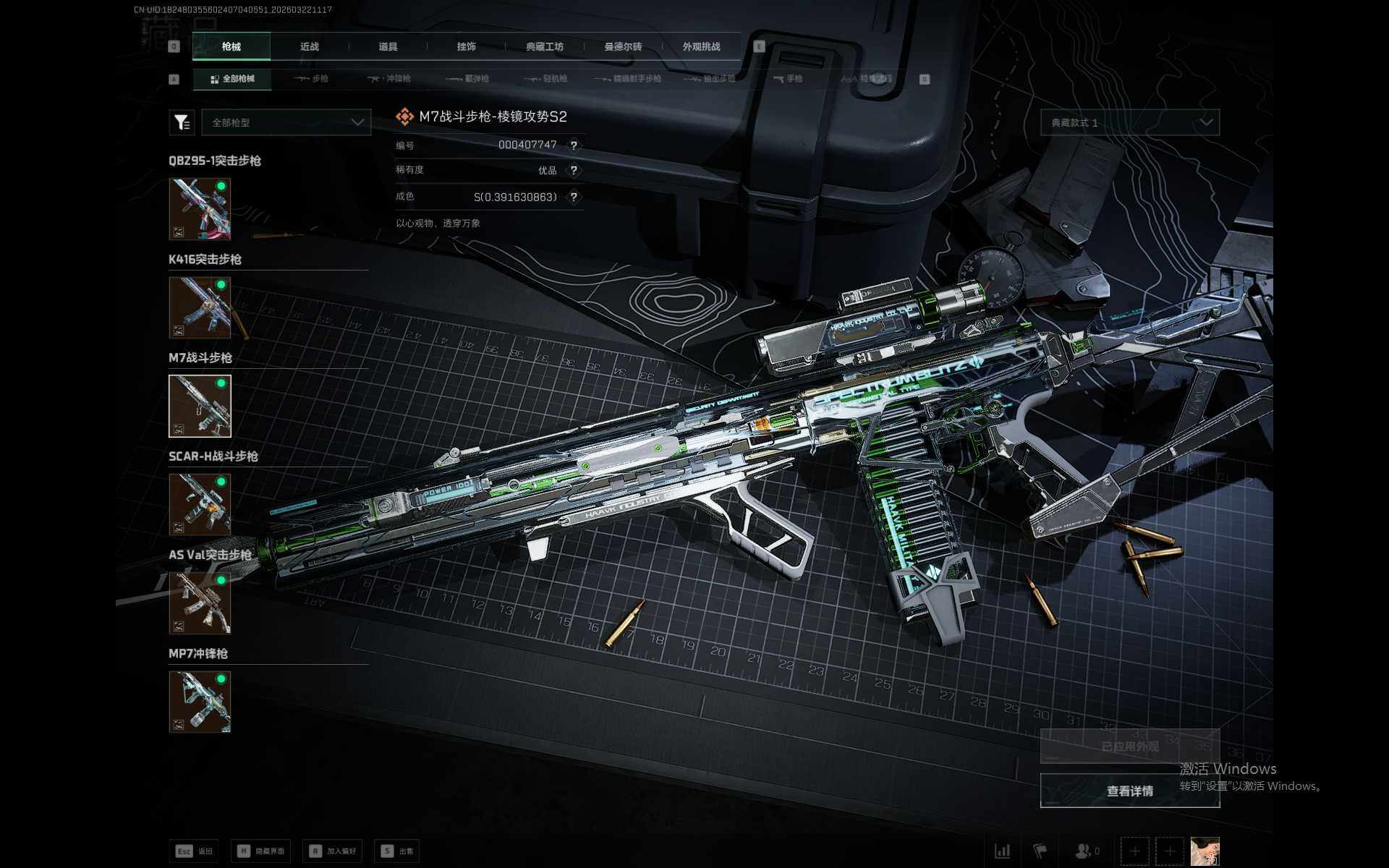Viewport: 1389px width, 868px height.
Task: Switch to the 近战 melee tab
Action: coord(310,47)
